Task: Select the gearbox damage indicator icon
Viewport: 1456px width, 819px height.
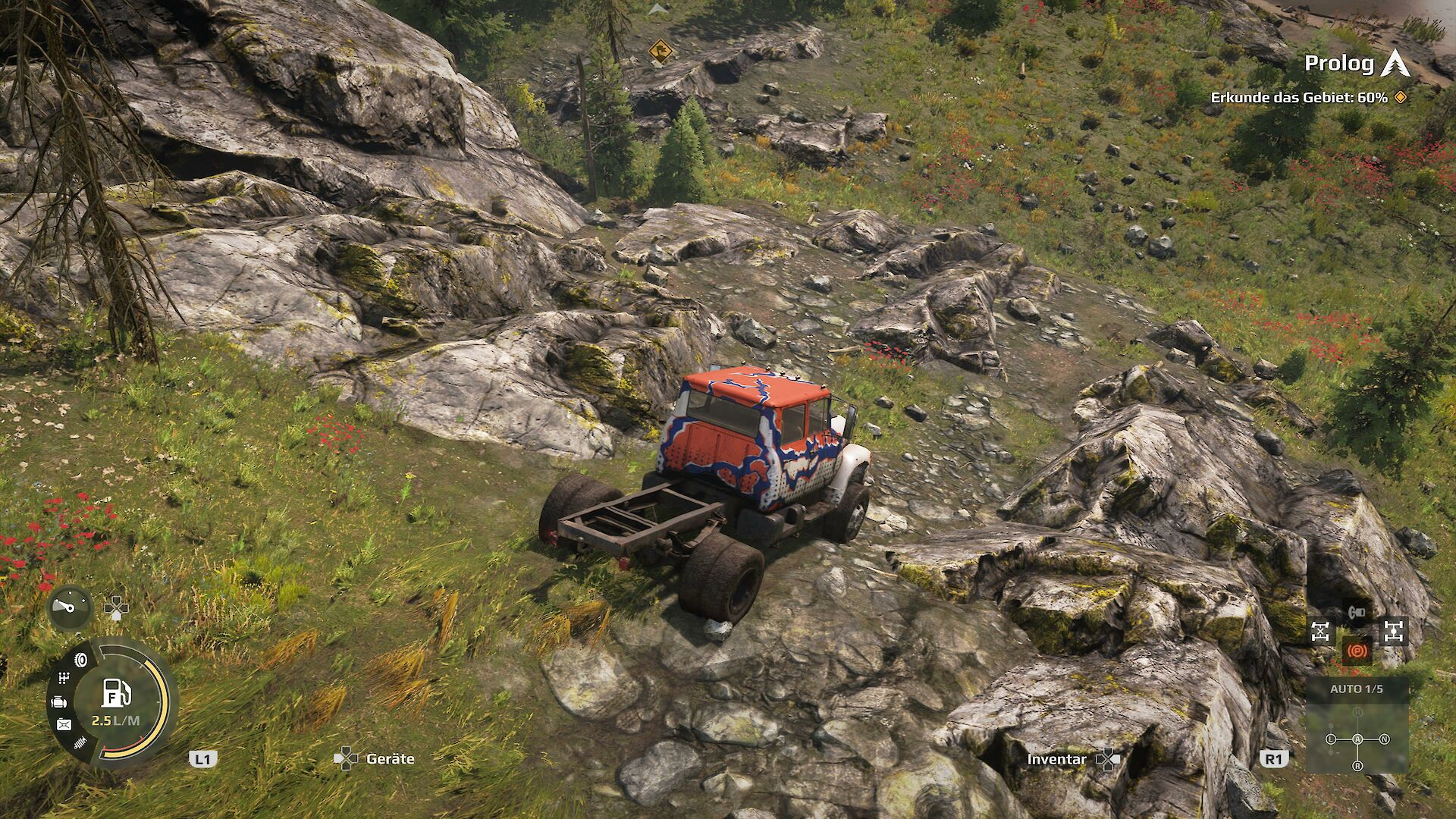Action: point(64,678)
